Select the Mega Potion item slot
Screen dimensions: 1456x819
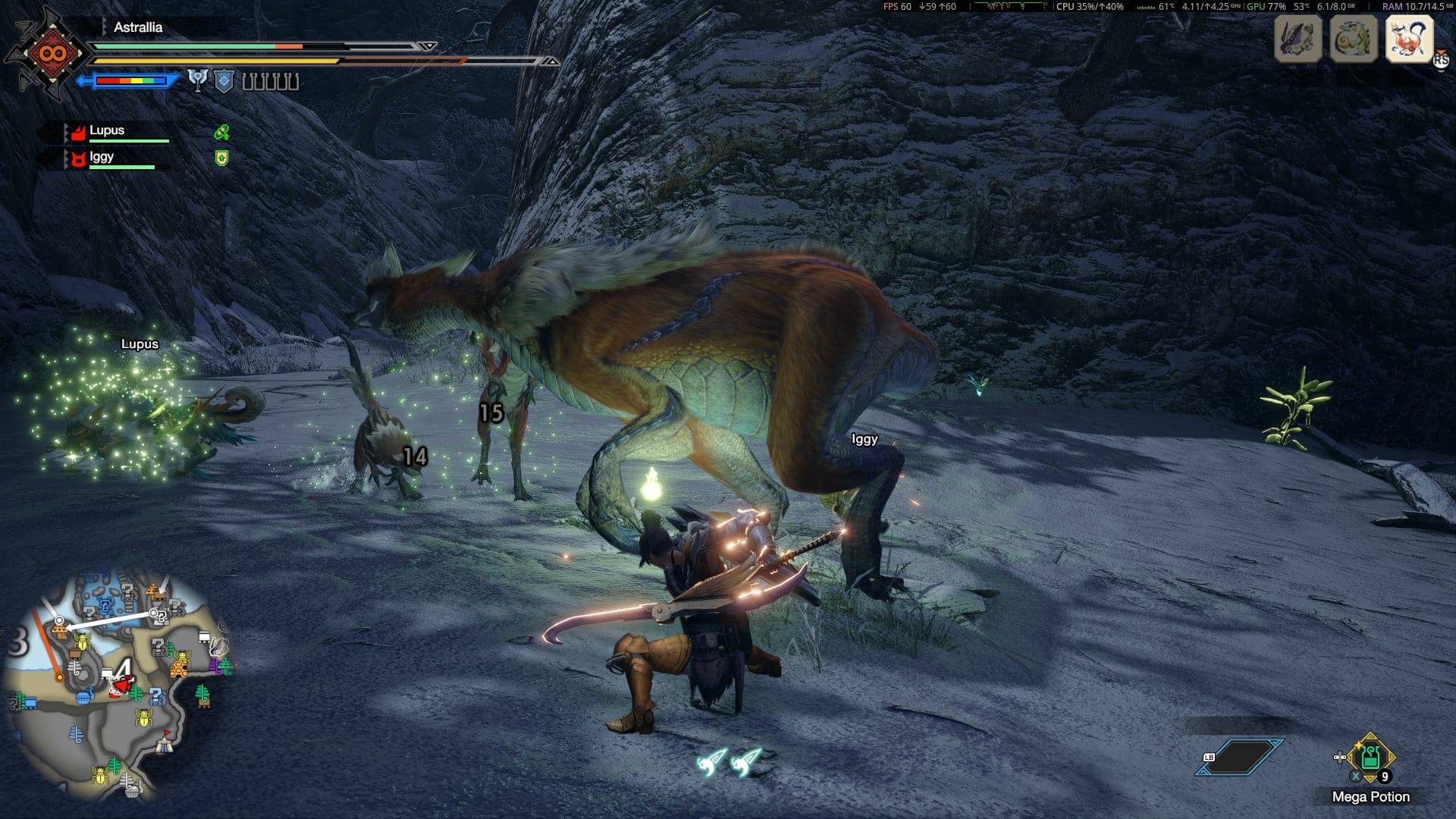click(1370, 759)
